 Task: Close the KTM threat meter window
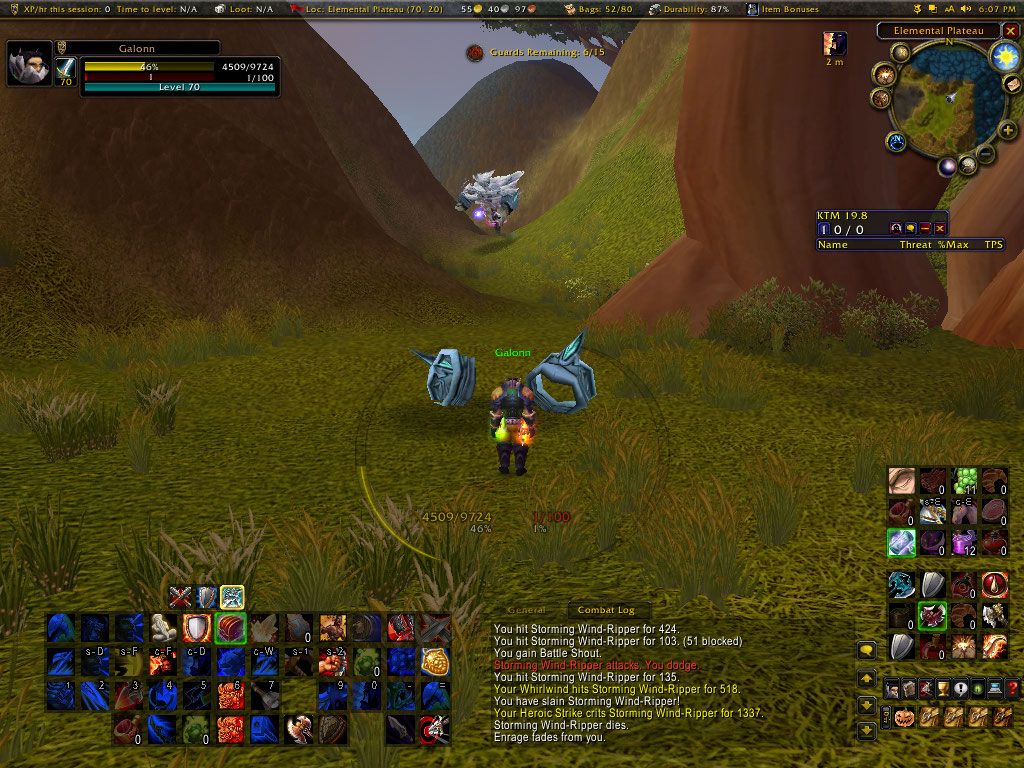point(940,229)
